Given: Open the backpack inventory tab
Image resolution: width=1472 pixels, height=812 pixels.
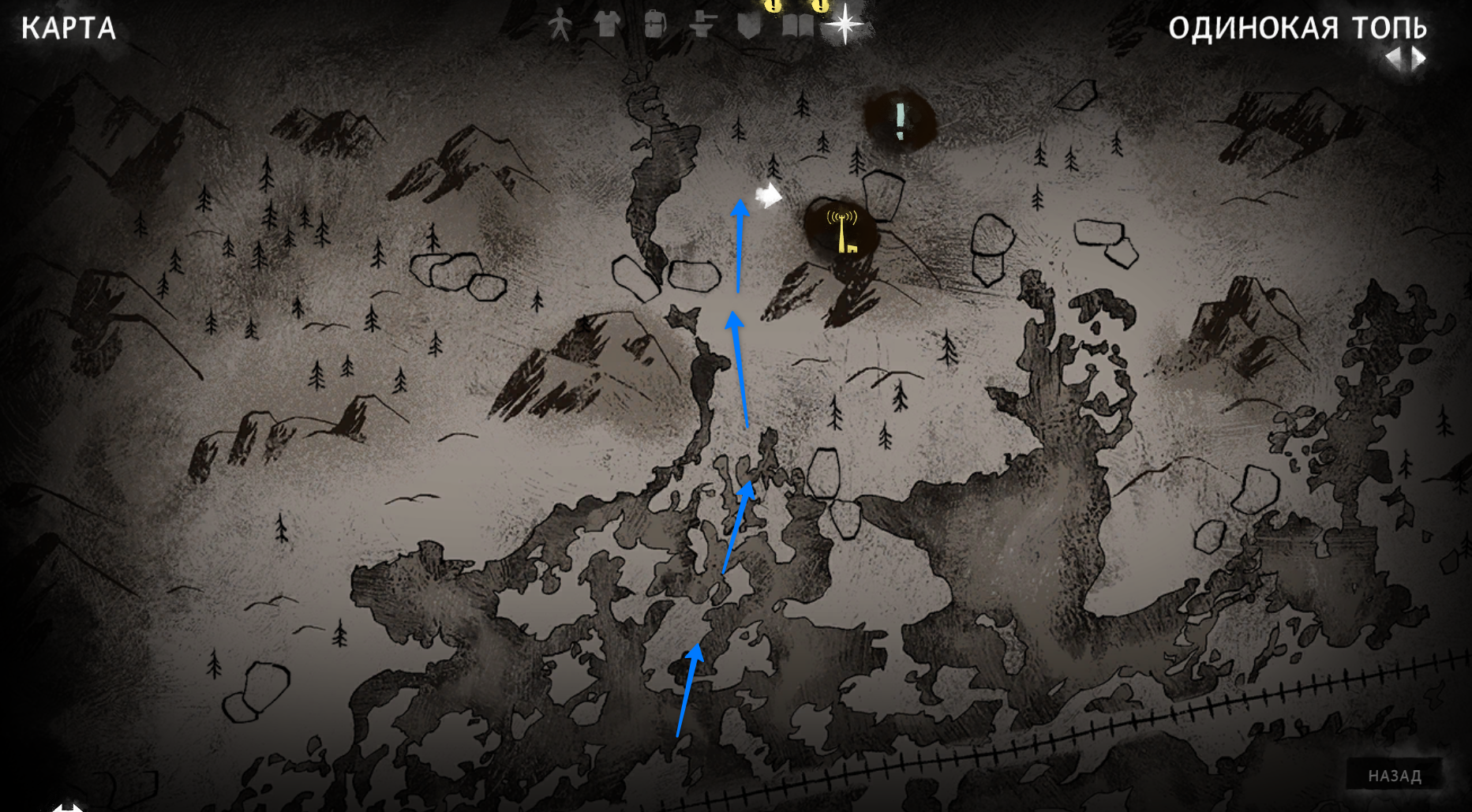Looking at the screenshot, I should [654, 25].
